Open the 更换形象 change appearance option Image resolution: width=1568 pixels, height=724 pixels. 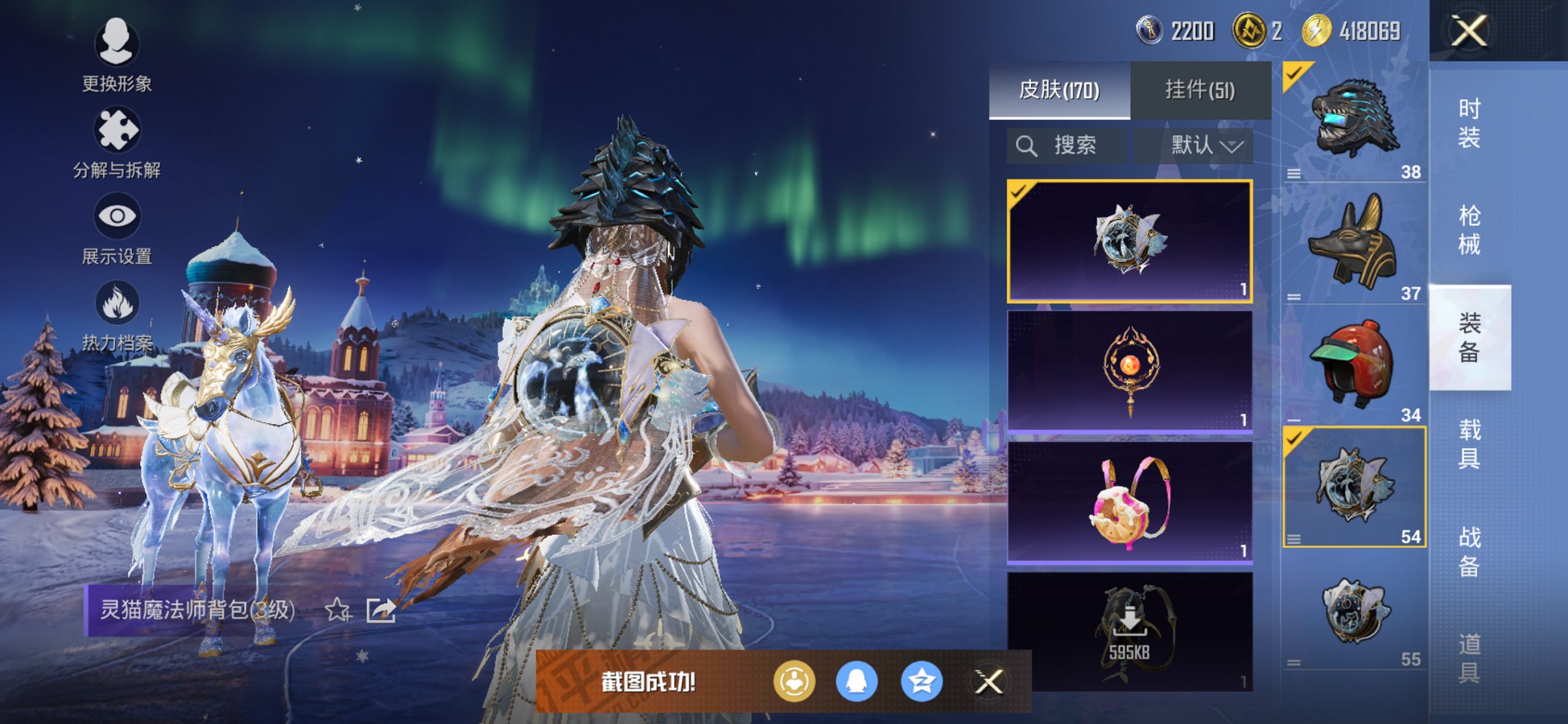(x=117, y=55)
